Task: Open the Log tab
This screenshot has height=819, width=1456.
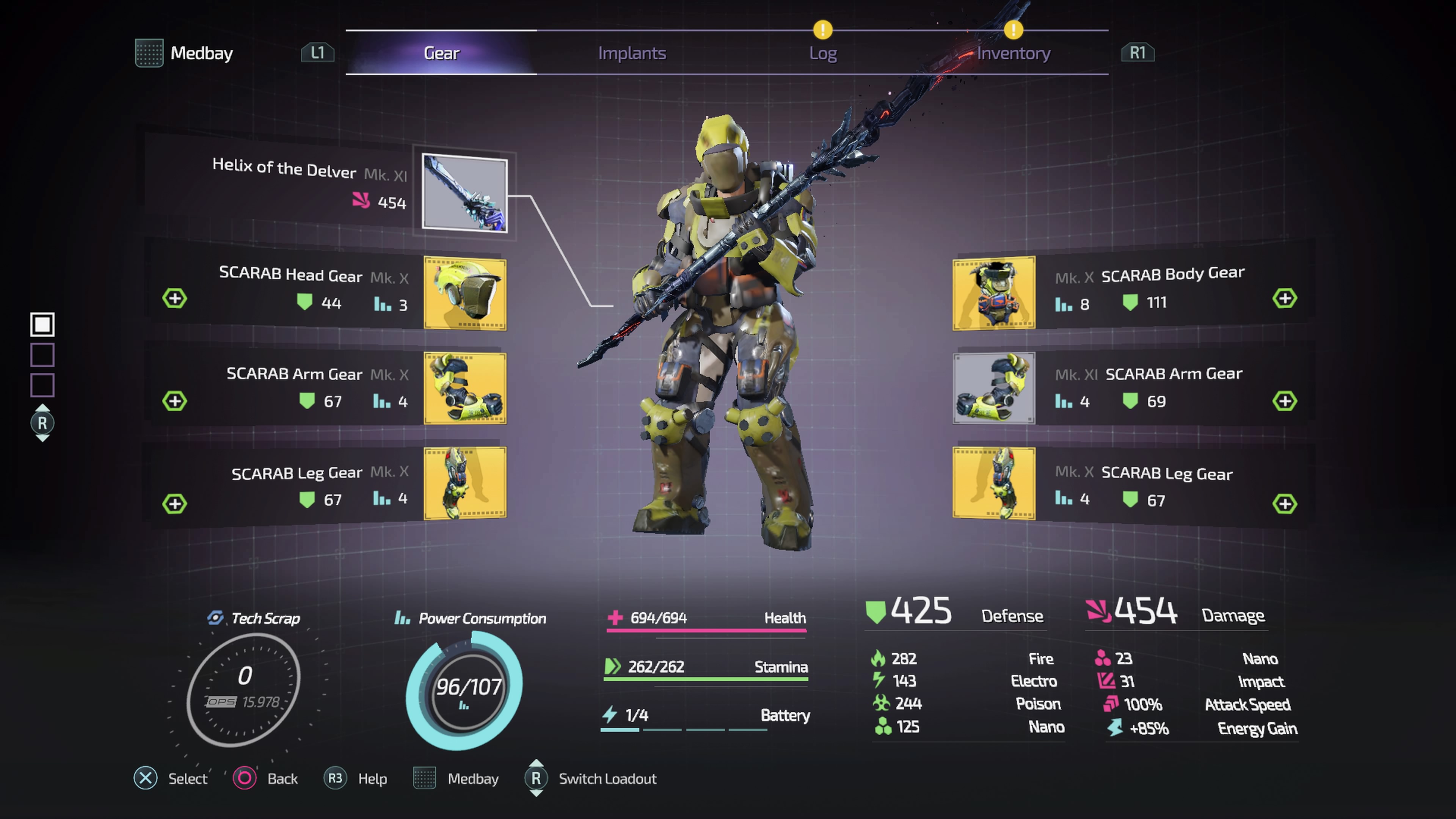Action: [822, 53]
